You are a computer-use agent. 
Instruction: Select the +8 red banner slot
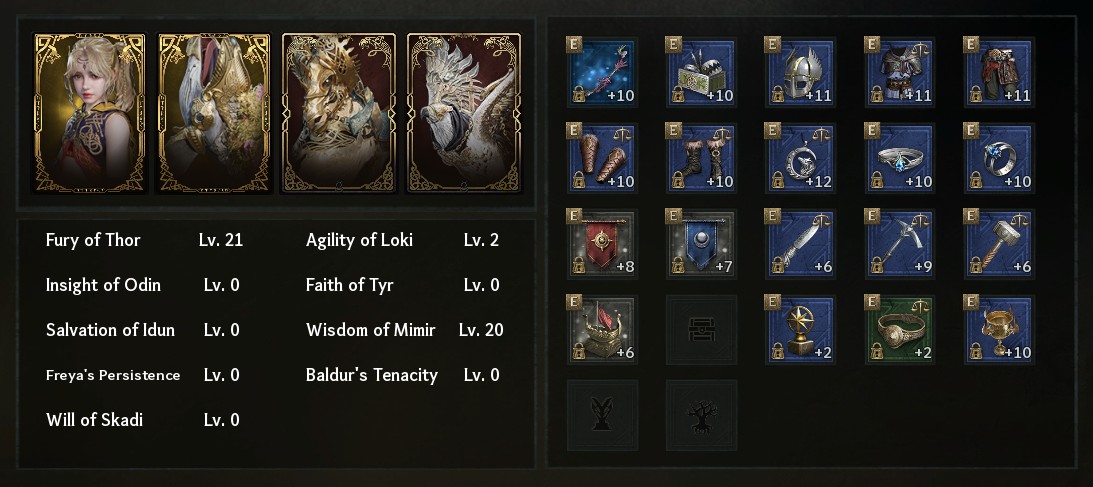(603, 244)
